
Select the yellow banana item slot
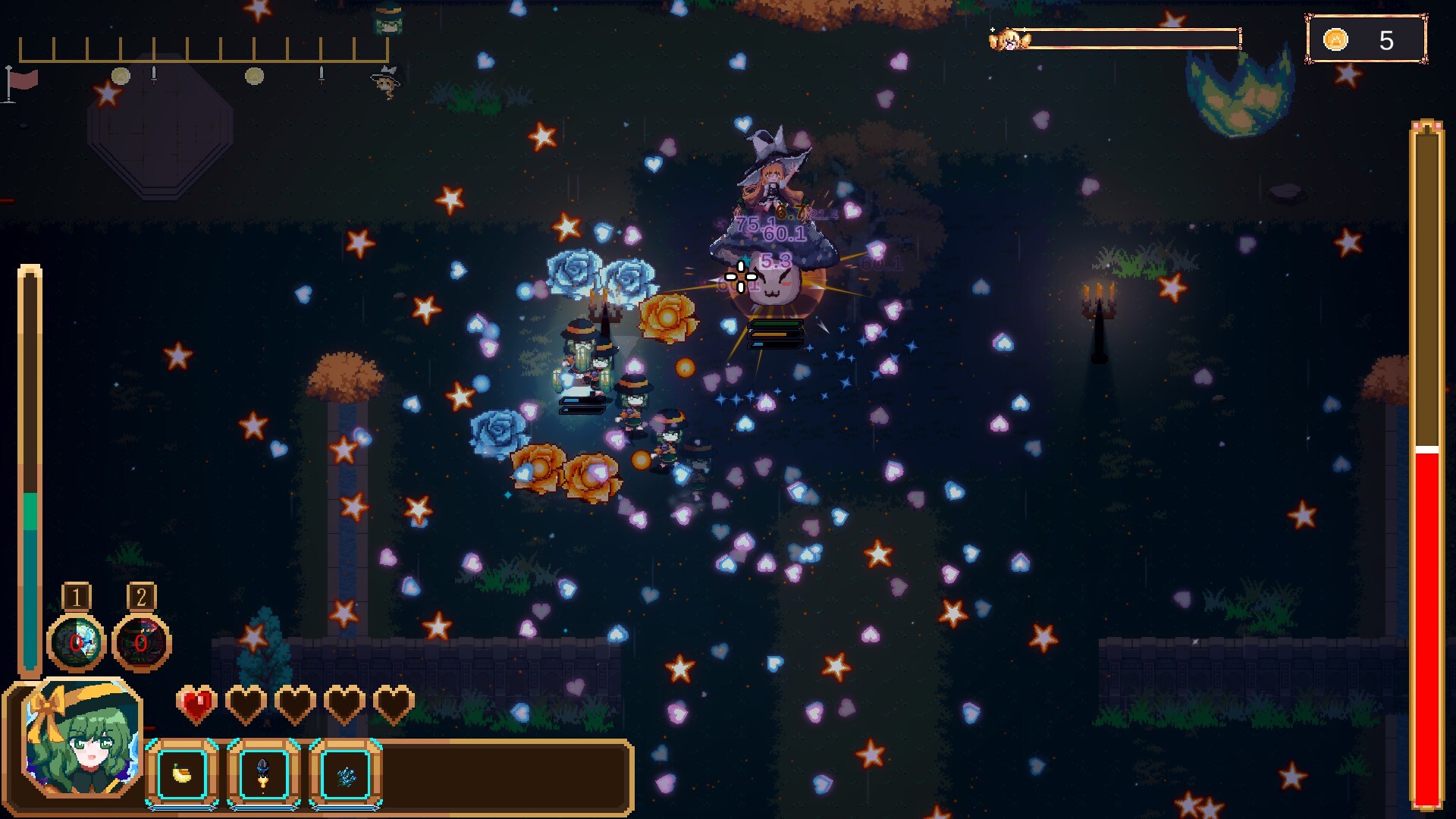coord(182,773)
